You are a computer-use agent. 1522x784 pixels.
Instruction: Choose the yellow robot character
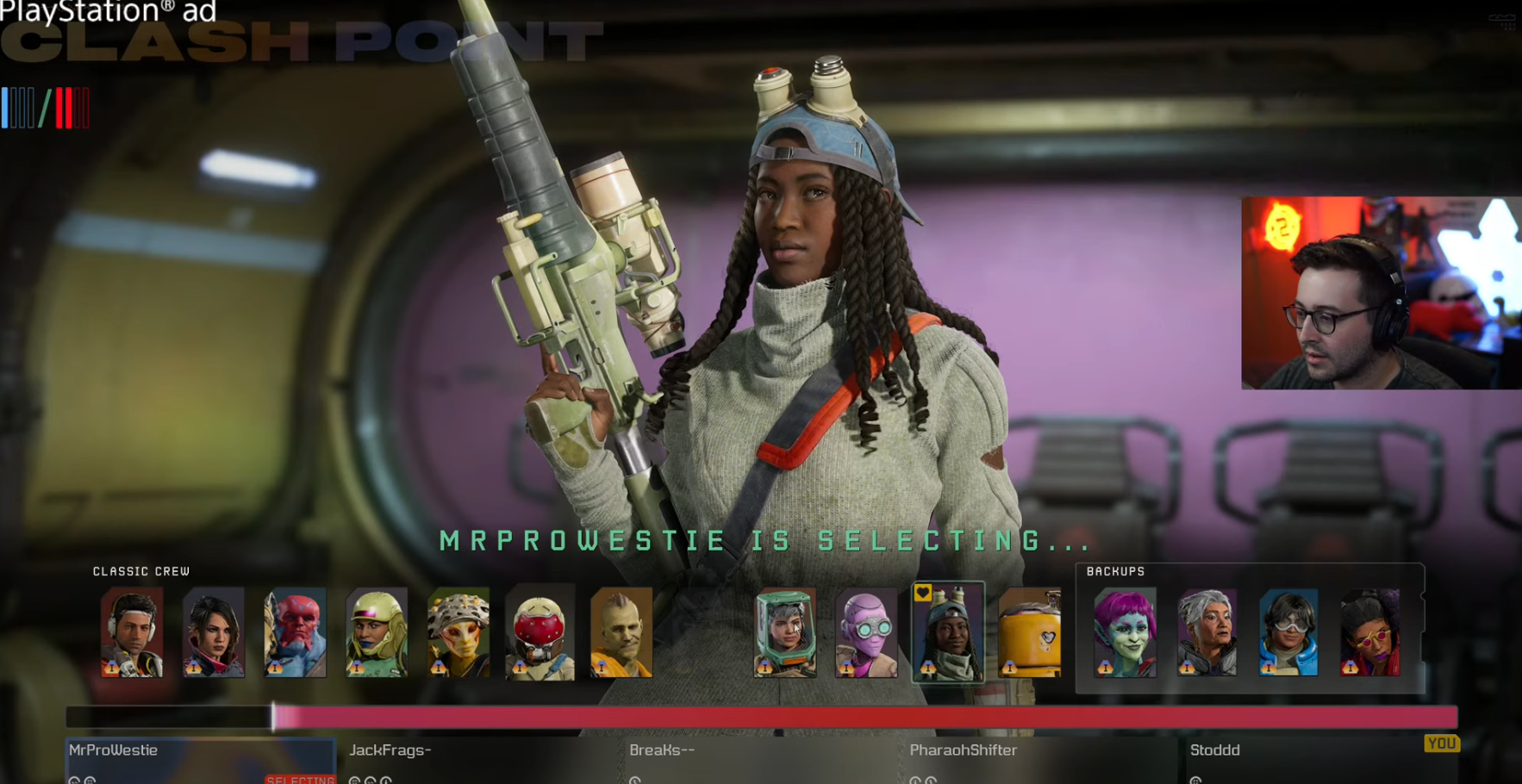point(1030,632)
